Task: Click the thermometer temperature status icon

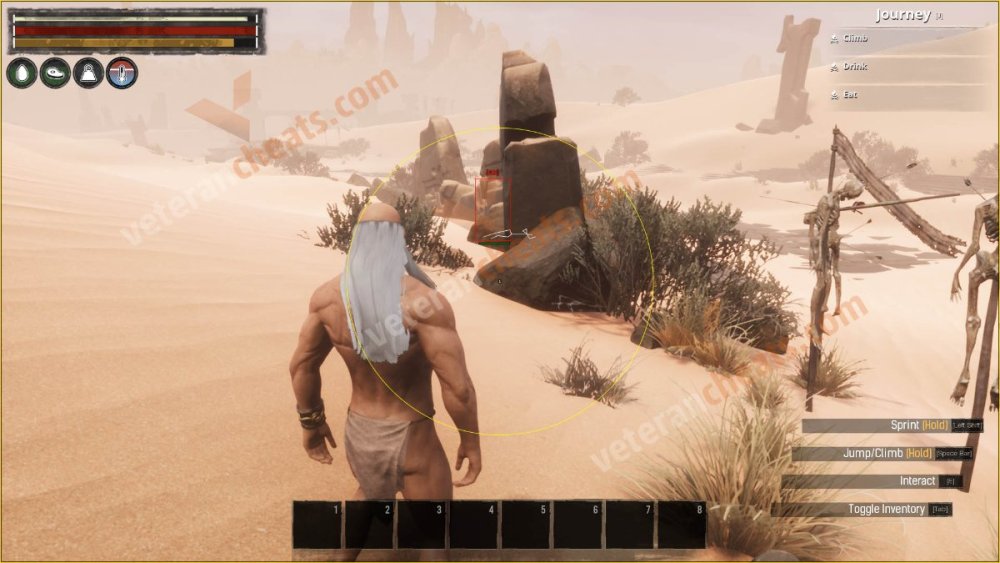Action: click(122, 73)
